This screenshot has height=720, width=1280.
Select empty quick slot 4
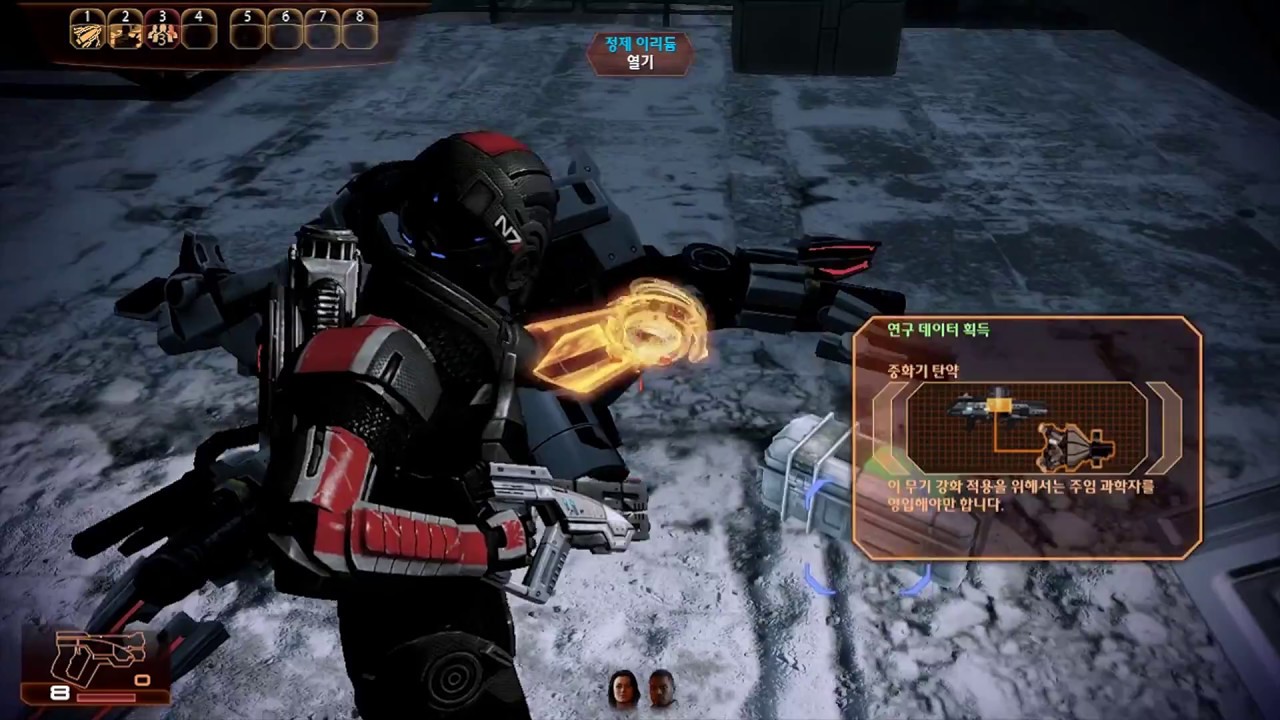199,35
